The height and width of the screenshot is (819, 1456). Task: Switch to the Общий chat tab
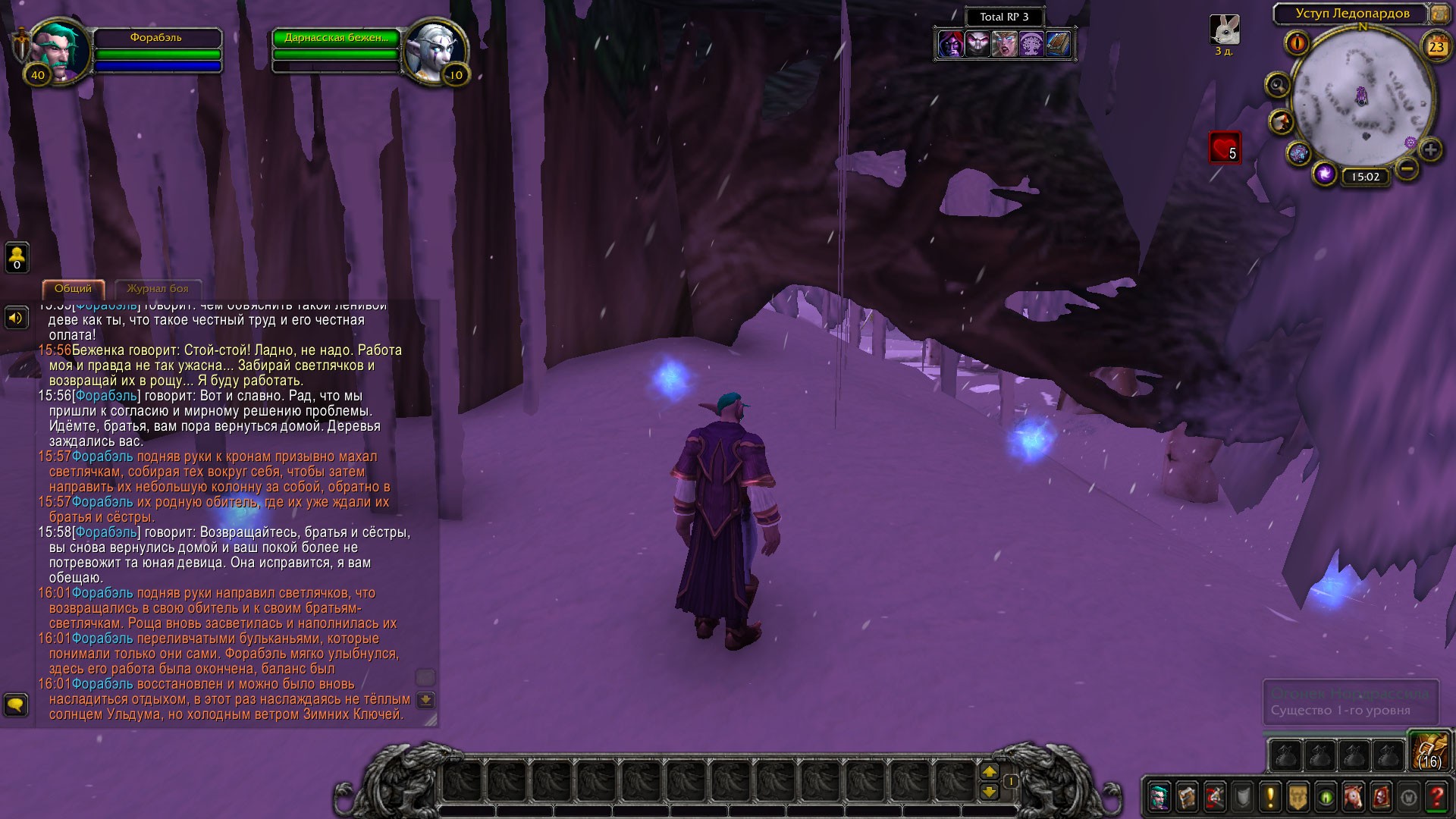pyautogui.click(x=73, y=289)
